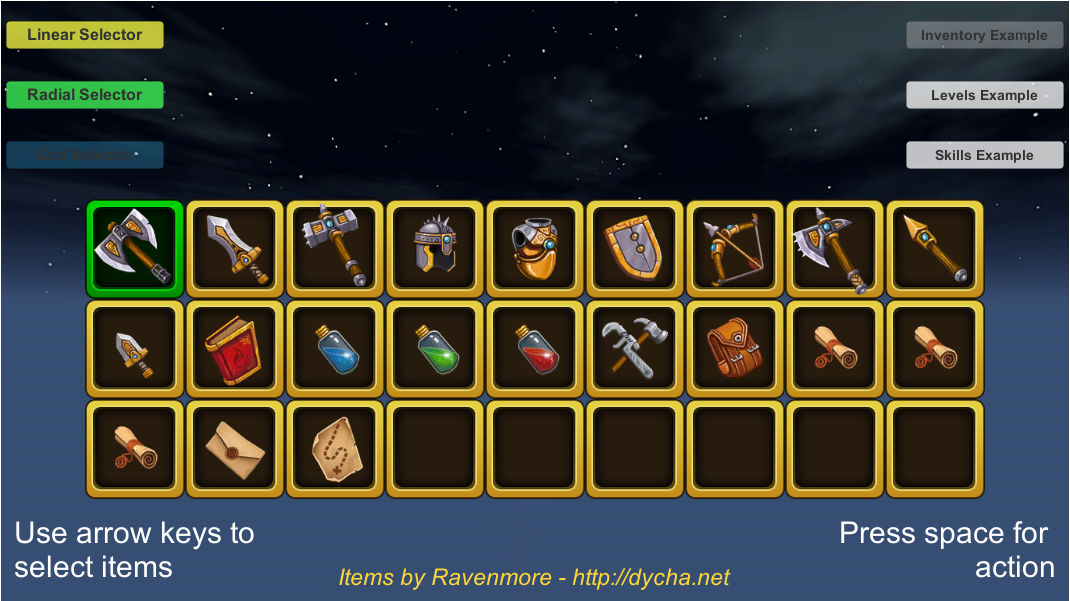Open the Levels Example
The image size is (1070, 601).
click(984, 95)
